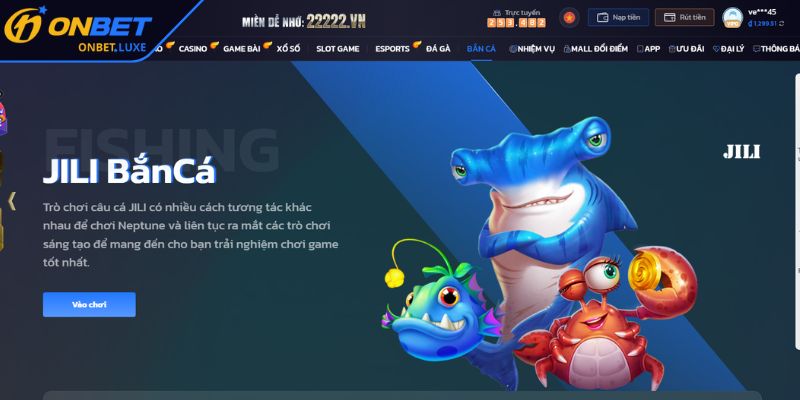The height and width of the screenshot is (400, 800).
Task: Click the left carousel arrow
Action: coord(12,200)
